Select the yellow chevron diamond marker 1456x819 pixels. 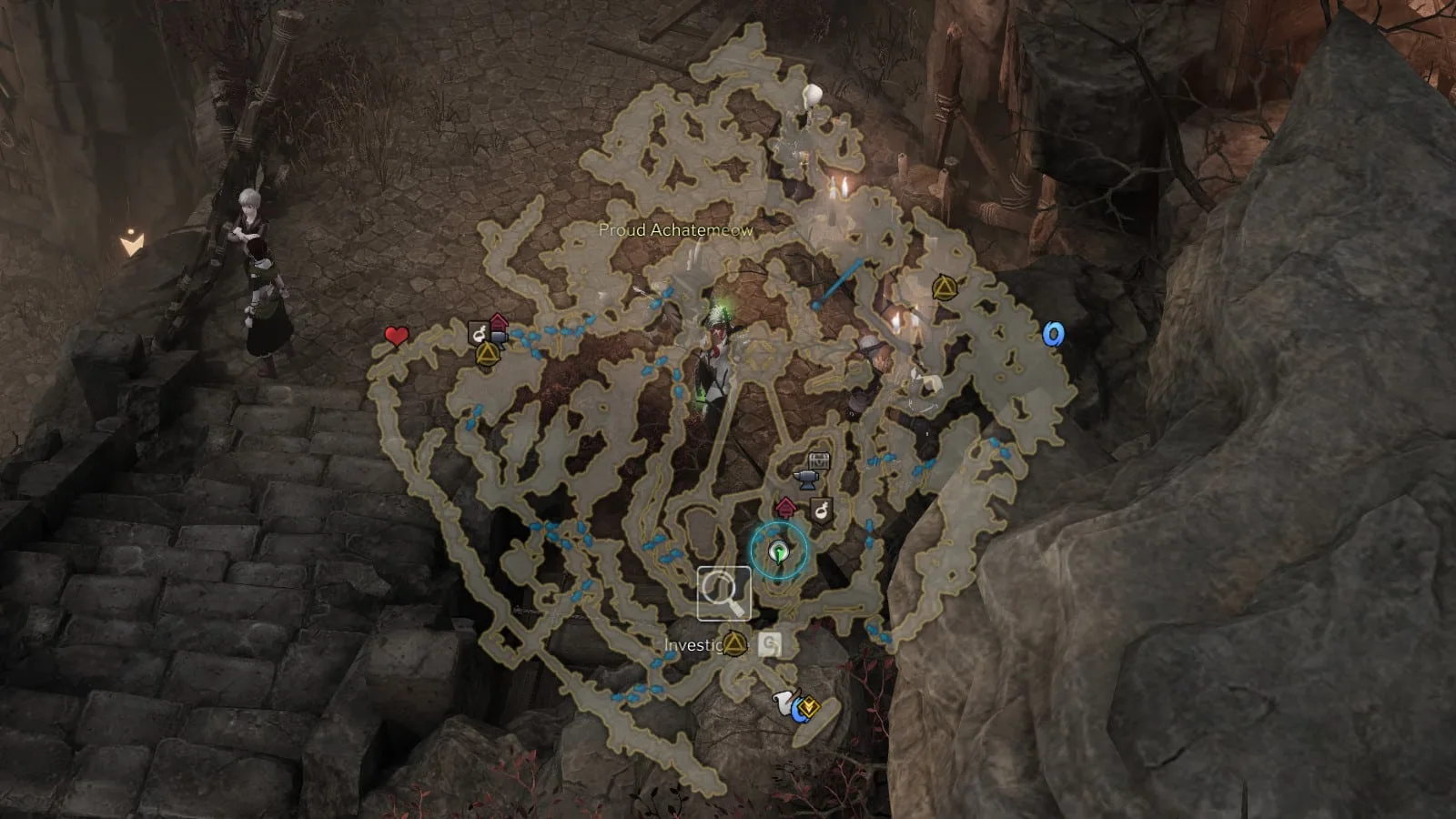coord(808,706)
